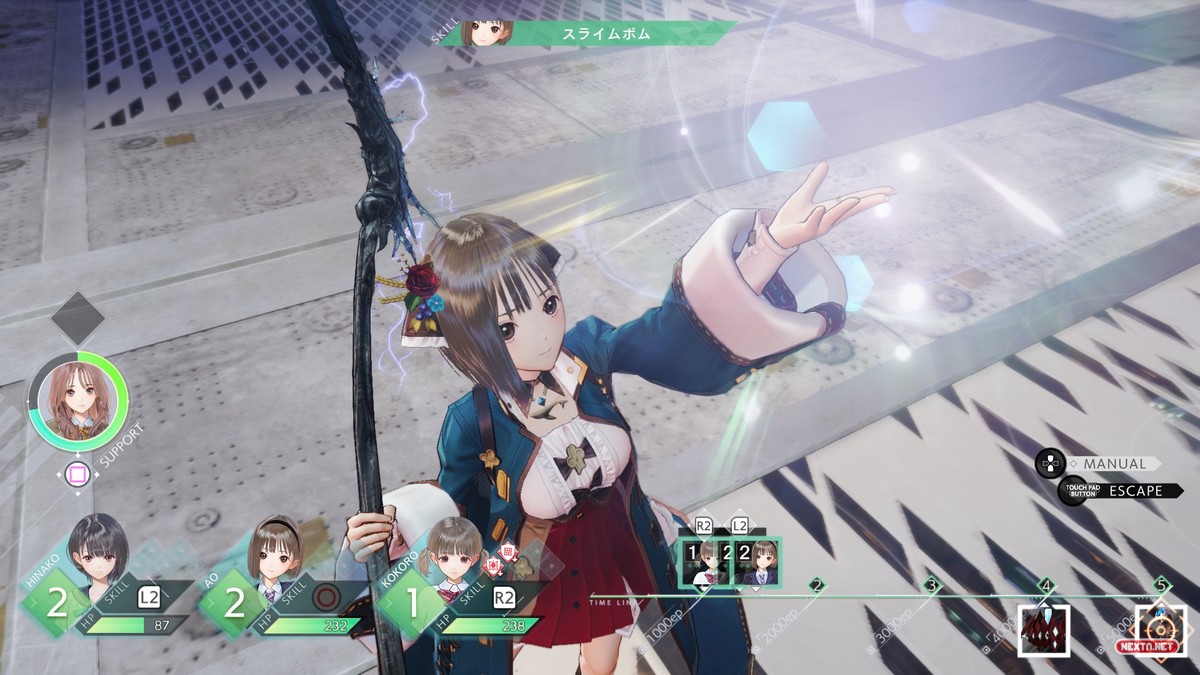Click the スライムボム skill name banner
The height and width of the screenshot is (675, 1200).
coord(606,34)
